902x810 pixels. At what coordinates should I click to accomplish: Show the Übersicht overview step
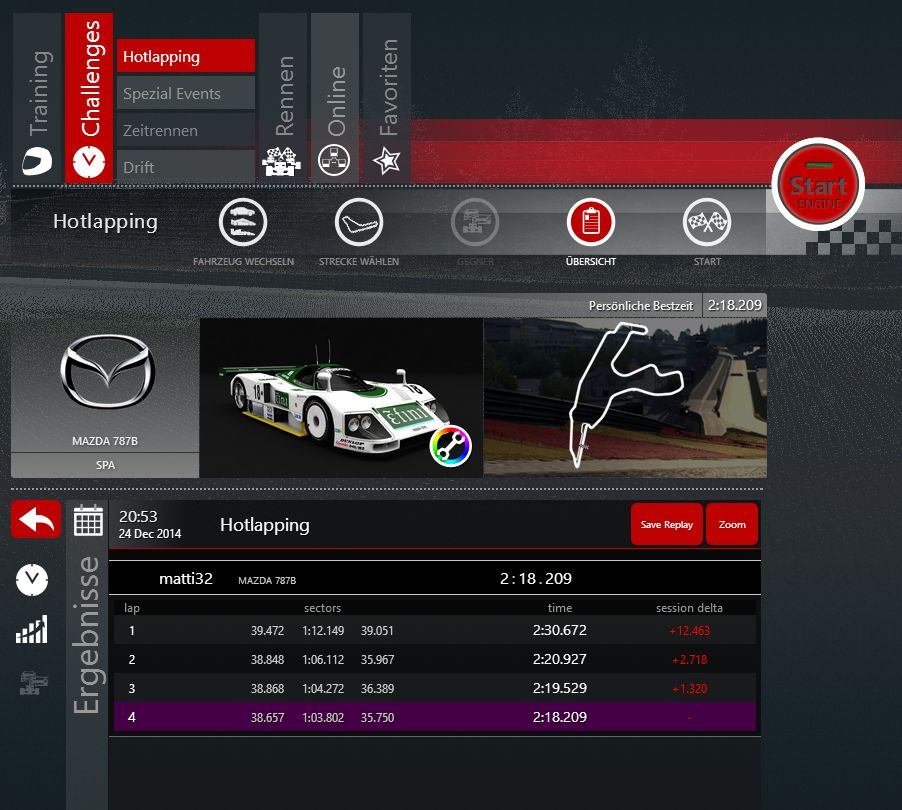click(x=591, y=223)
